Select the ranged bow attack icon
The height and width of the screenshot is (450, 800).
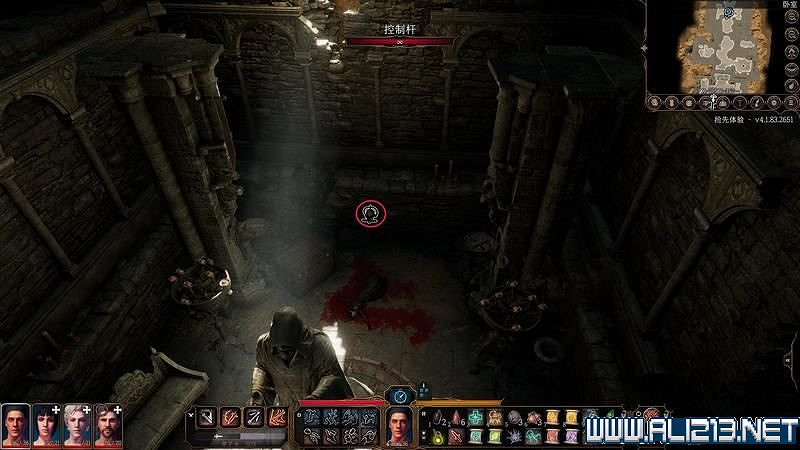point(251,416)
